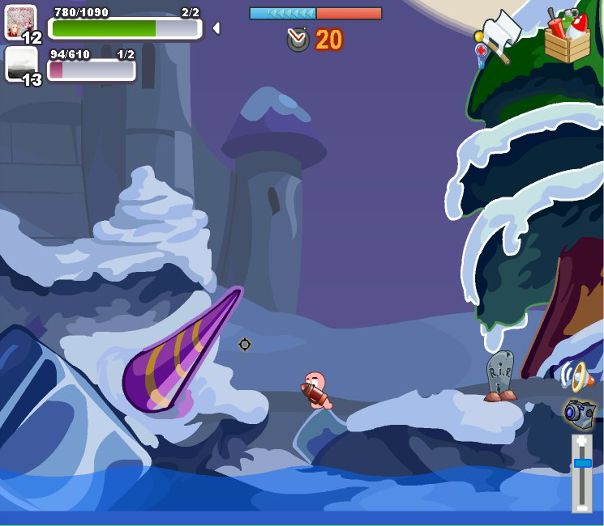604x526 pixels.
Task: Adjust the vertical zoom slider handle
Action: pyautogui.click(x=582, y=463)
